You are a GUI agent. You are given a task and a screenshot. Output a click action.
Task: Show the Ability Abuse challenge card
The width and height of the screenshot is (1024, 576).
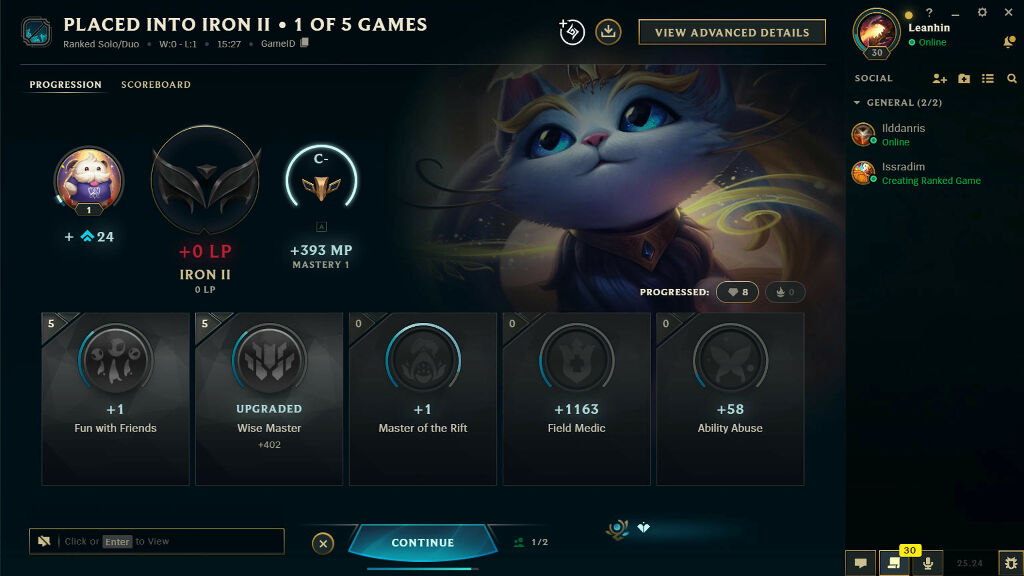click(x=730, y=398)
